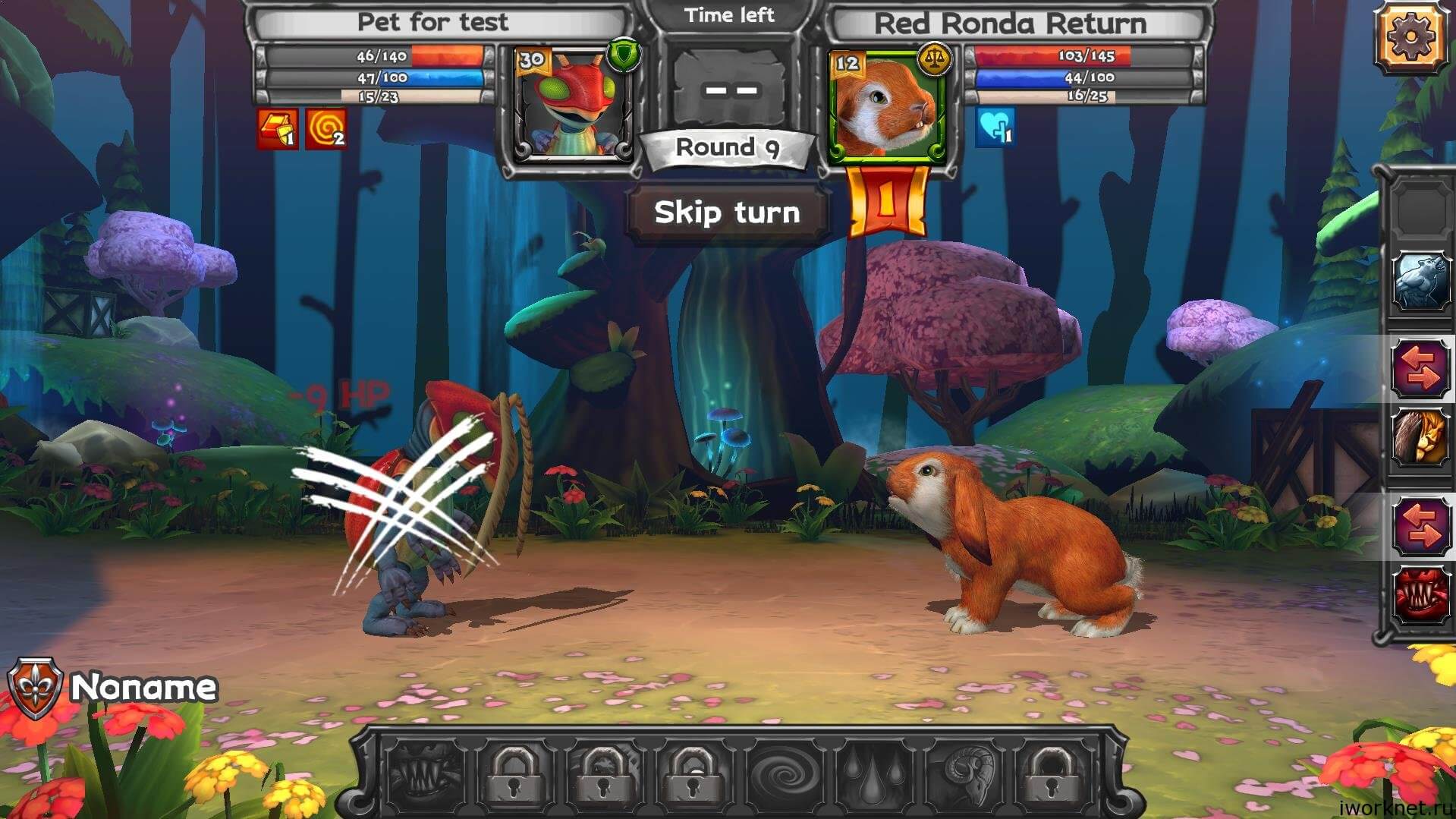Click the red chameleon pet portrait
Viewport: 1456px width, 819px height.
click(571, 105)
